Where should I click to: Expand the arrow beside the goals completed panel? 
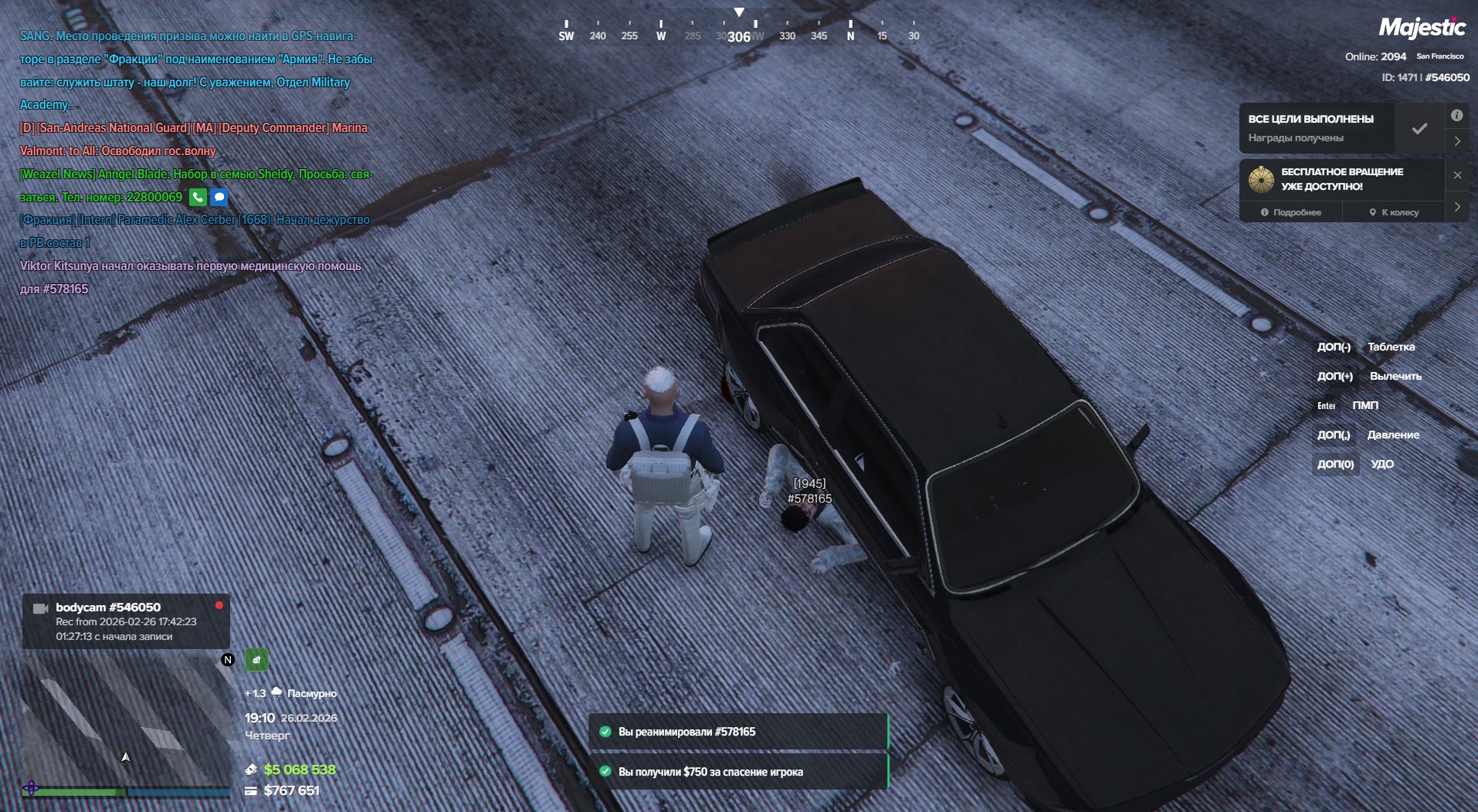(1457, 141)
